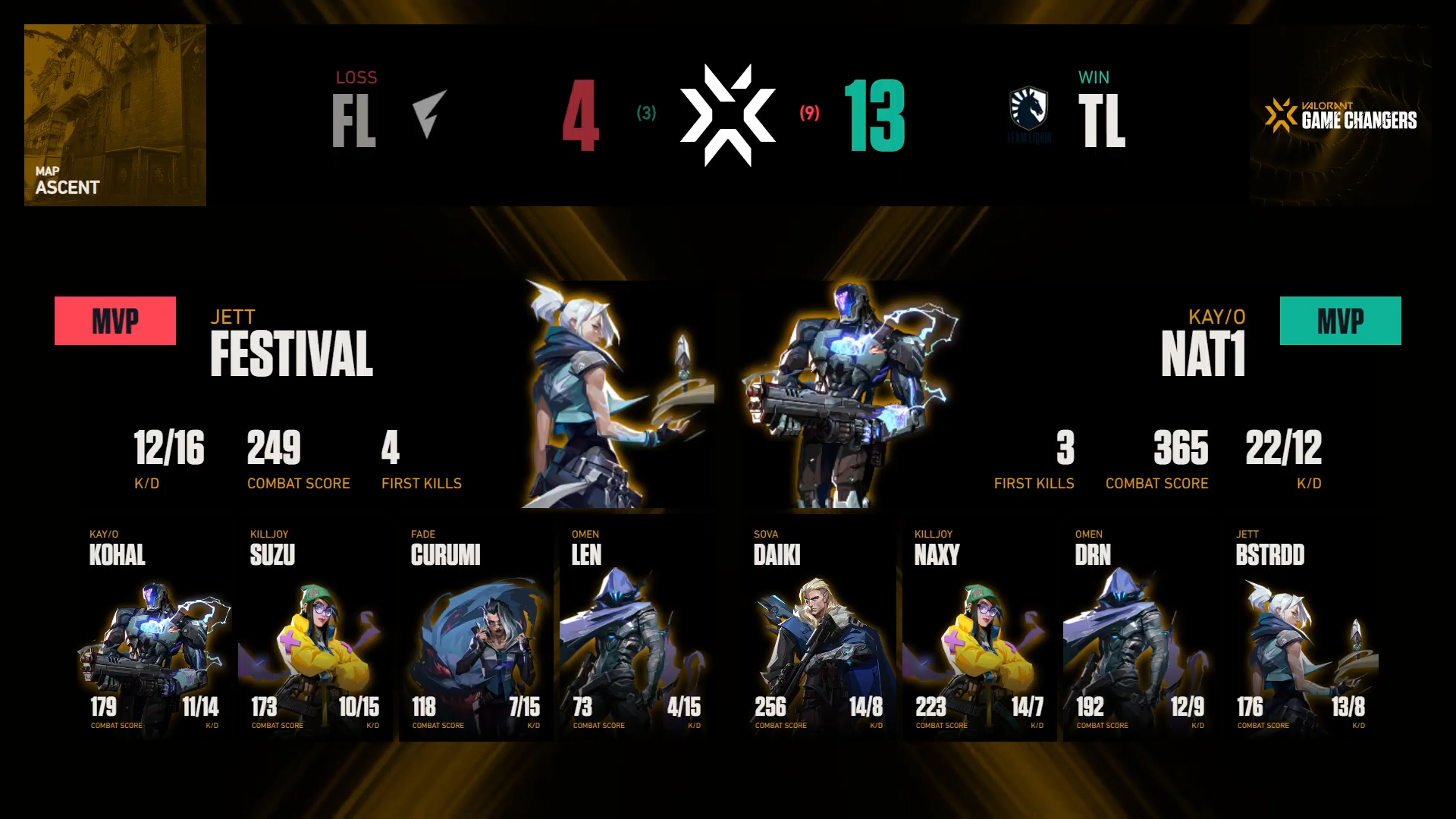Viewport: 1456px width, 819px height.
Task: Toggle the teal MVP badge beside NAT1
Action: click(1340, 321)
